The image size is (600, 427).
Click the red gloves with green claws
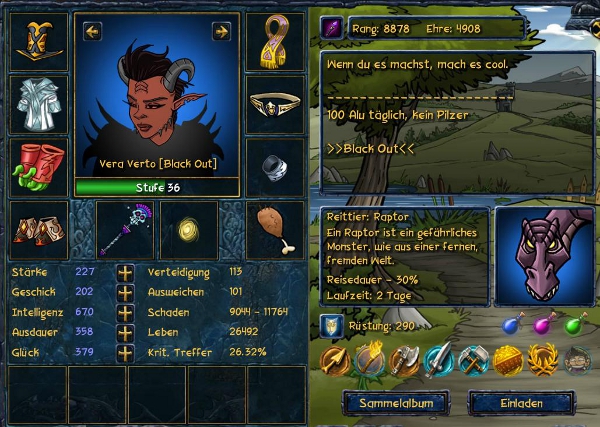point(38,165)
